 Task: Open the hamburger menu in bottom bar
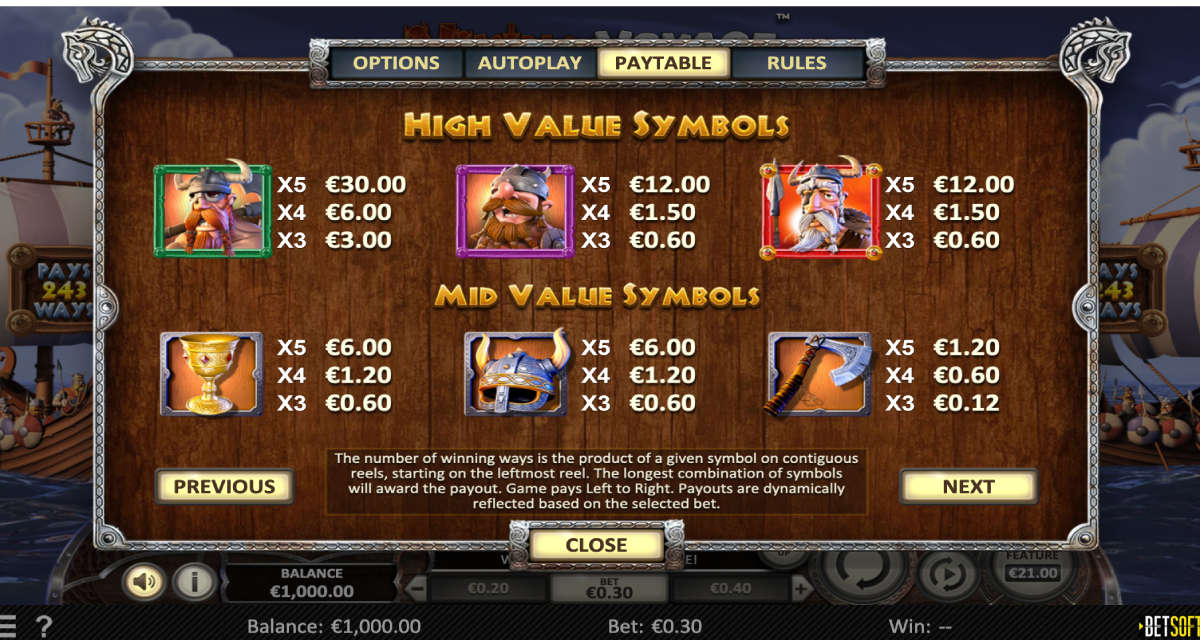click(x=9, y=627)
